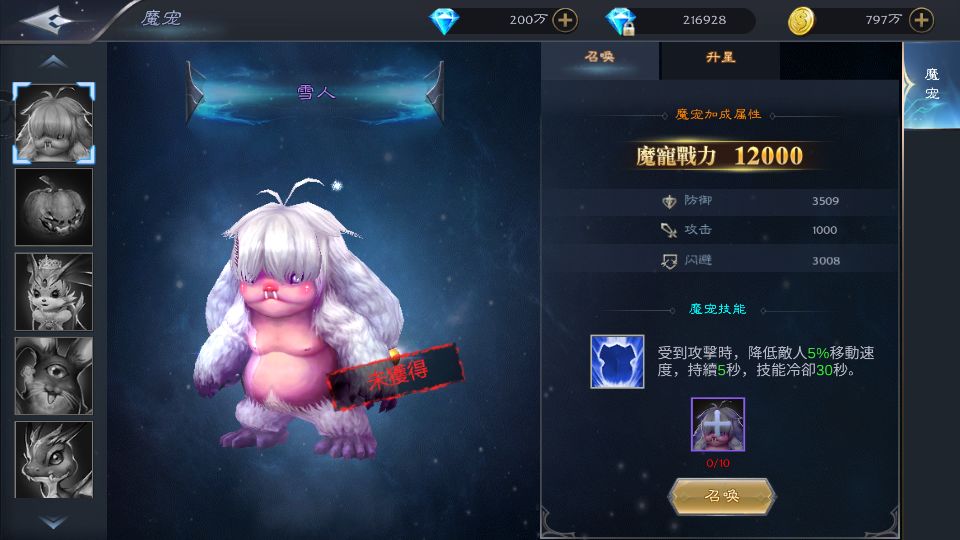960x540 pixels.
Task: Show more pets with the down arrow
Action: (54, 521)
